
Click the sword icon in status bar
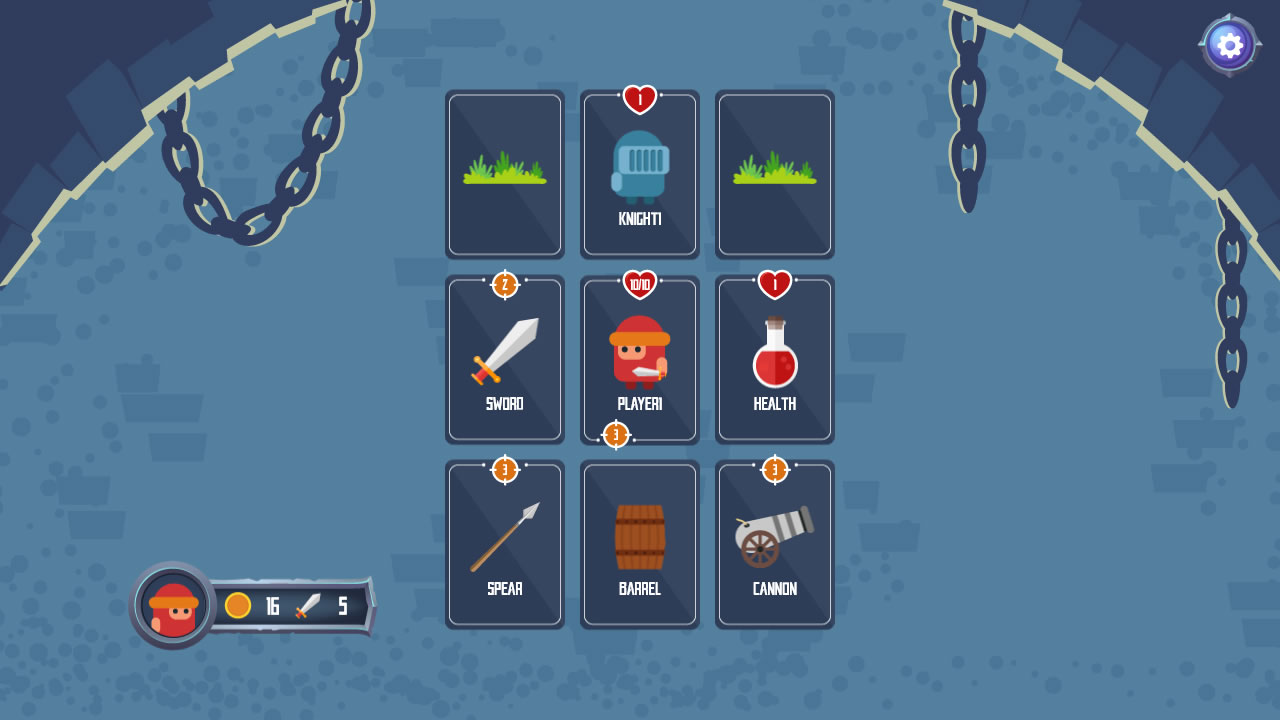tap(303, 606)
